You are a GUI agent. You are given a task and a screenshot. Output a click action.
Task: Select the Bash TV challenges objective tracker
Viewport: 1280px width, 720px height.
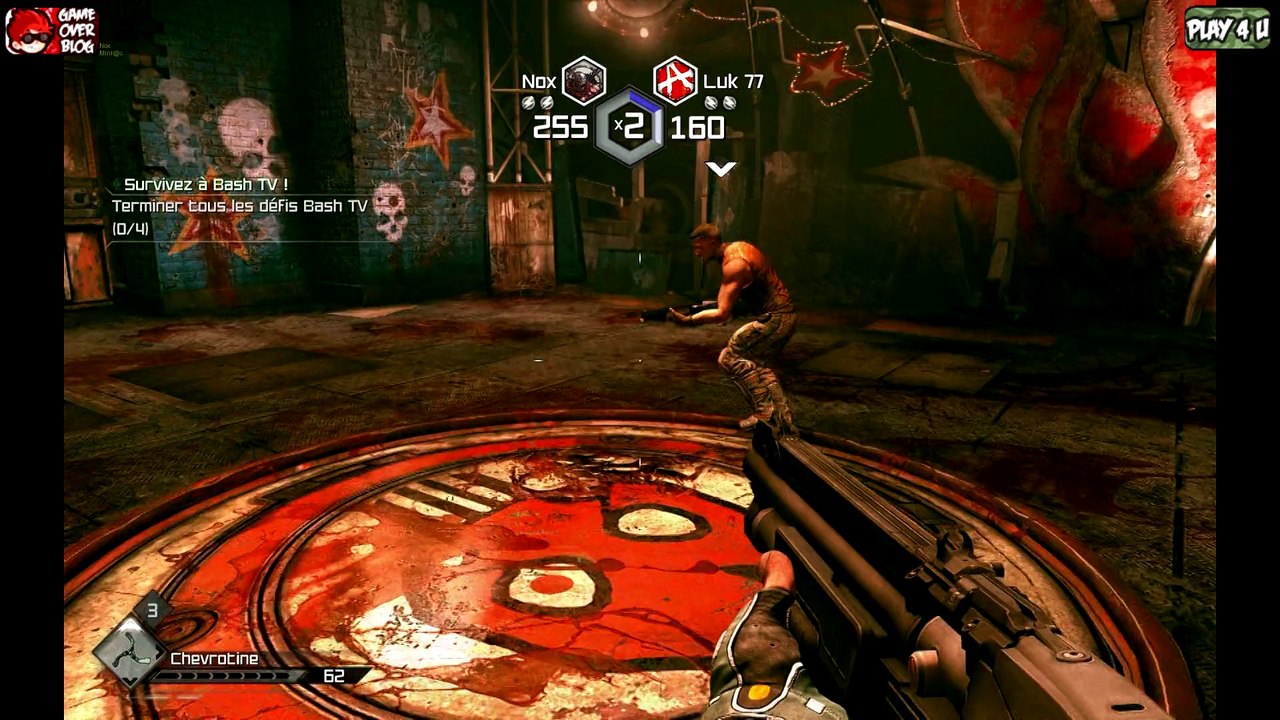pyautogui.click(x=240, y=207)
